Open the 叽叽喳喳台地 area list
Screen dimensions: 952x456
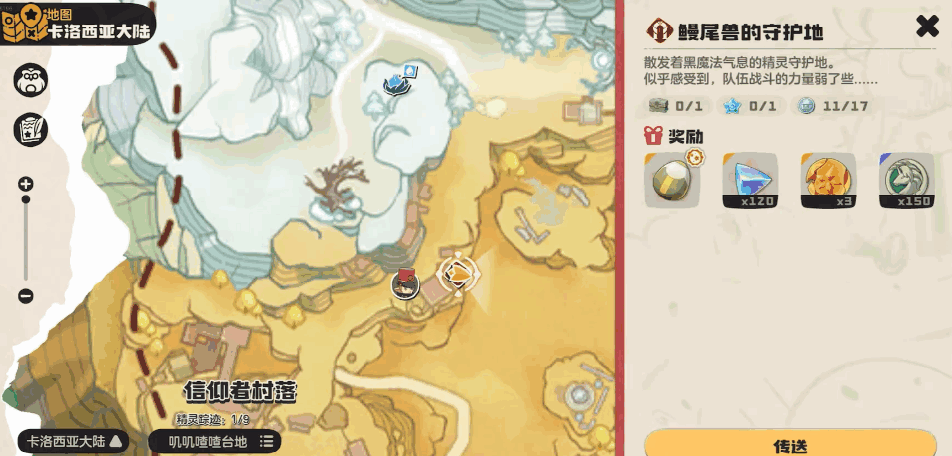(215, 441)
